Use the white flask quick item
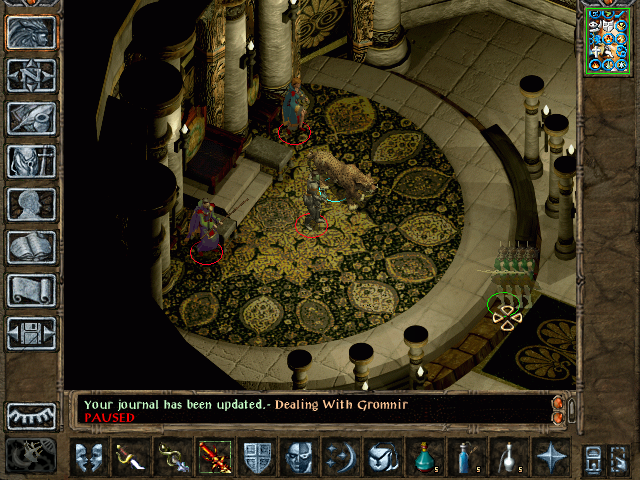640x480 pixels. (509, 457)
